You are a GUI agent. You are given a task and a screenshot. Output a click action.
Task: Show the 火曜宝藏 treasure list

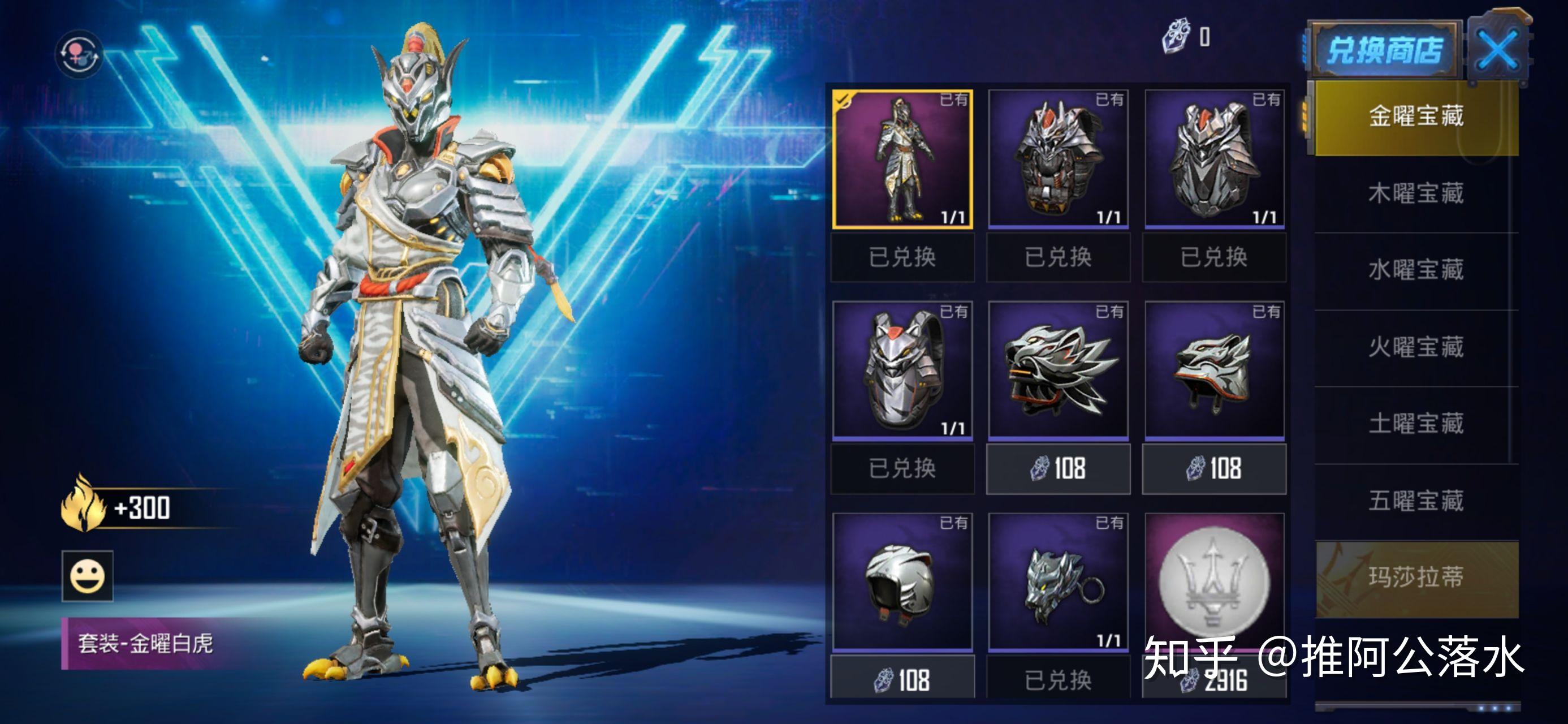pyautogui.click(x=1416, y=347)
